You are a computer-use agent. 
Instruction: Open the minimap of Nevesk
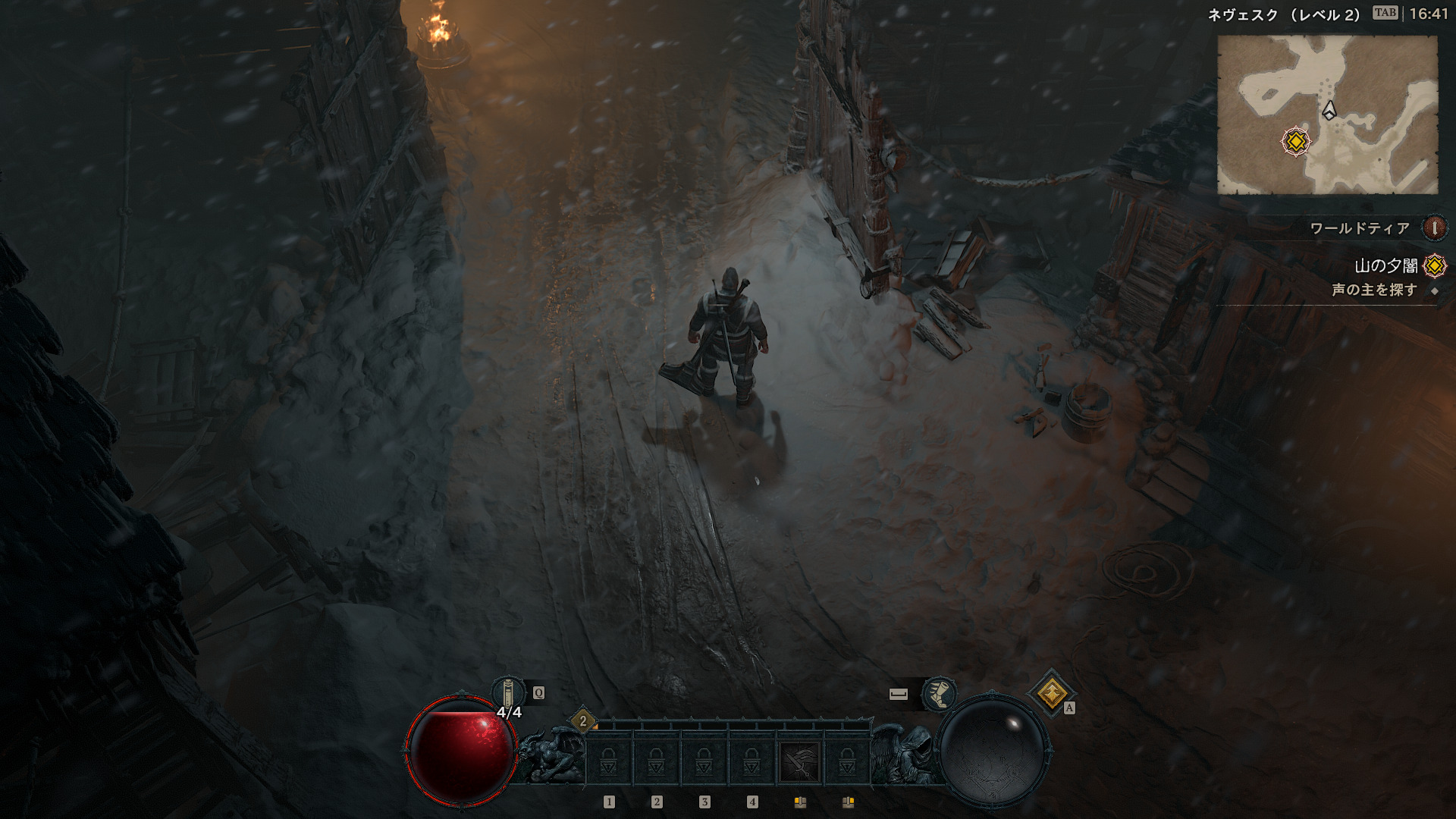[1327, 115]
